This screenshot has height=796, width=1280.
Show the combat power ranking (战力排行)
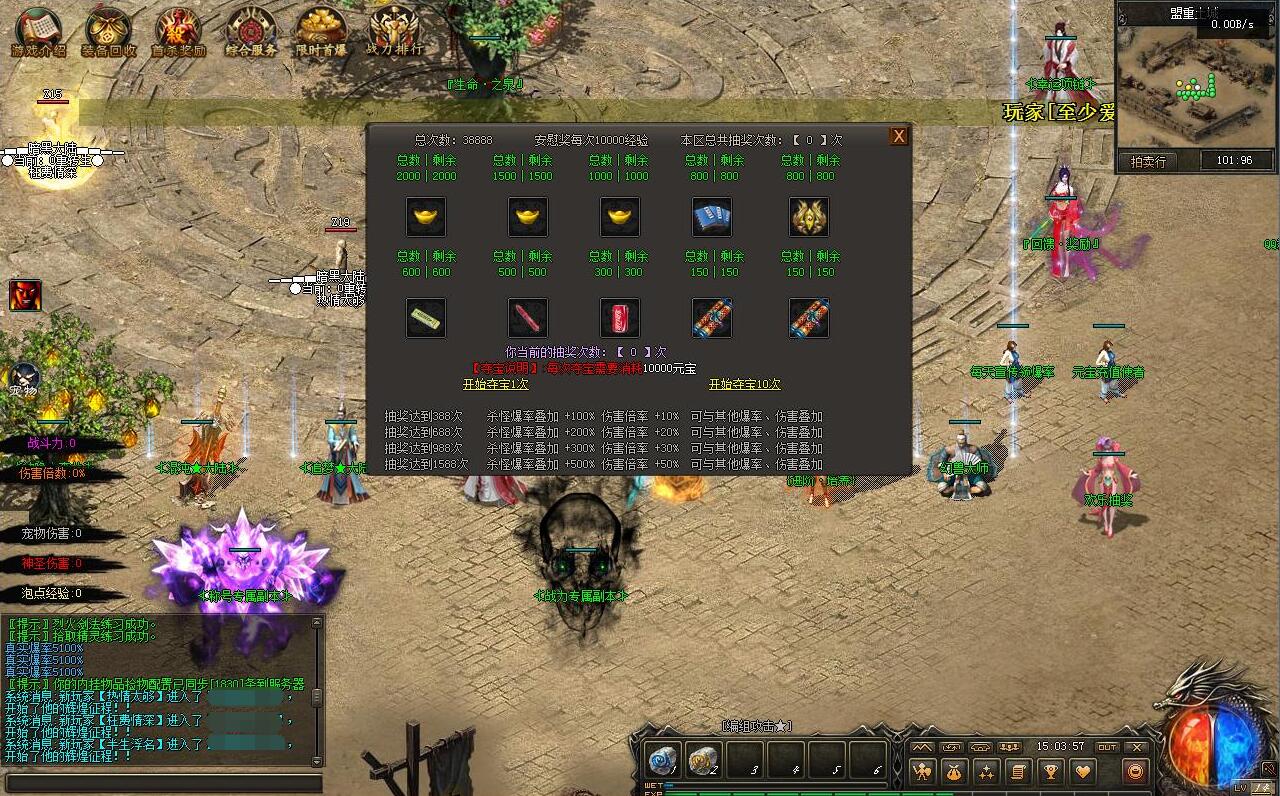pos(393,31)
